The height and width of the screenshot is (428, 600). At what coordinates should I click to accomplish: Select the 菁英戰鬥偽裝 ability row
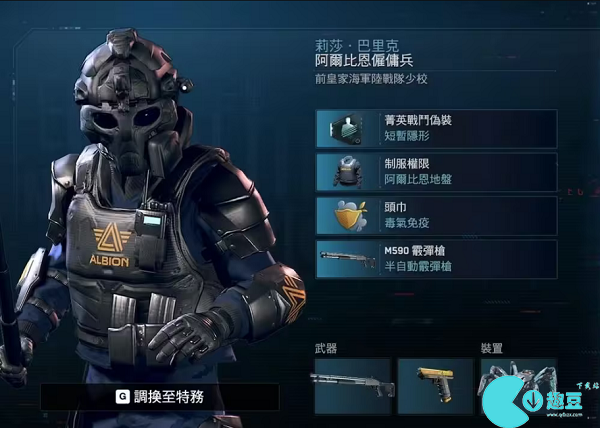point(436,128)
